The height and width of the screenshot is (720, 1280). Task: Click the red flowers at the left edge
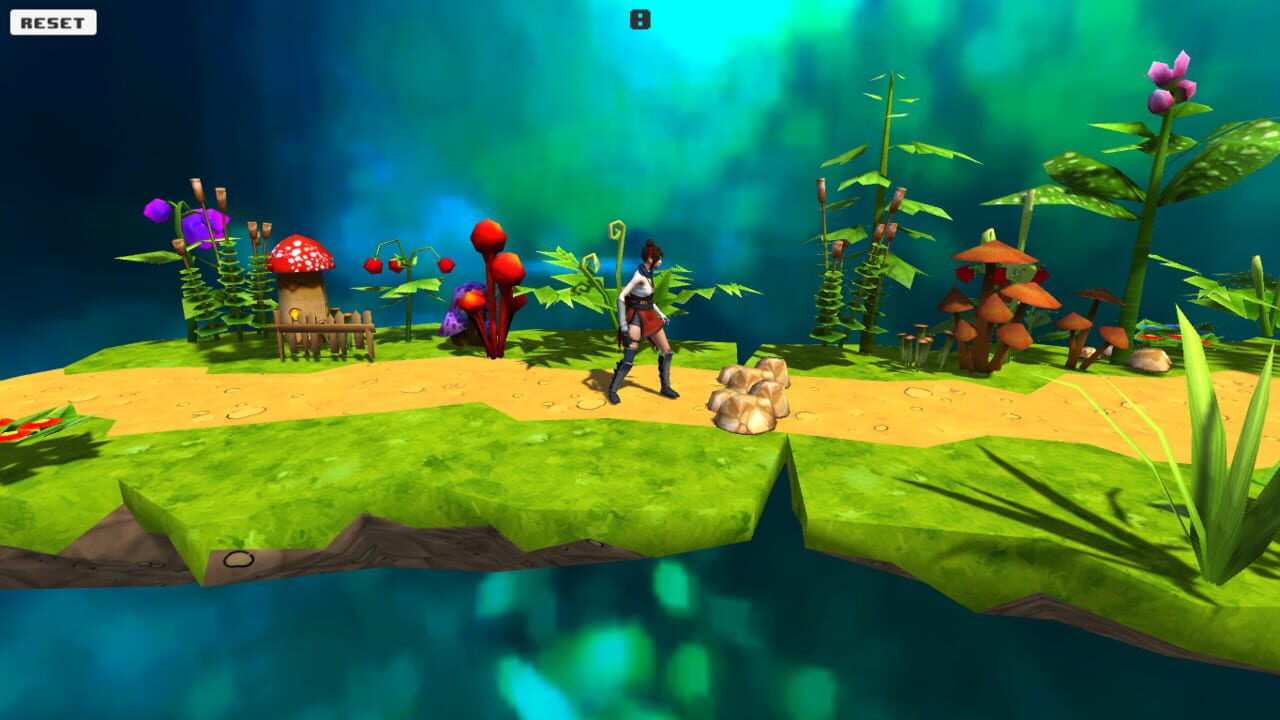28,425
